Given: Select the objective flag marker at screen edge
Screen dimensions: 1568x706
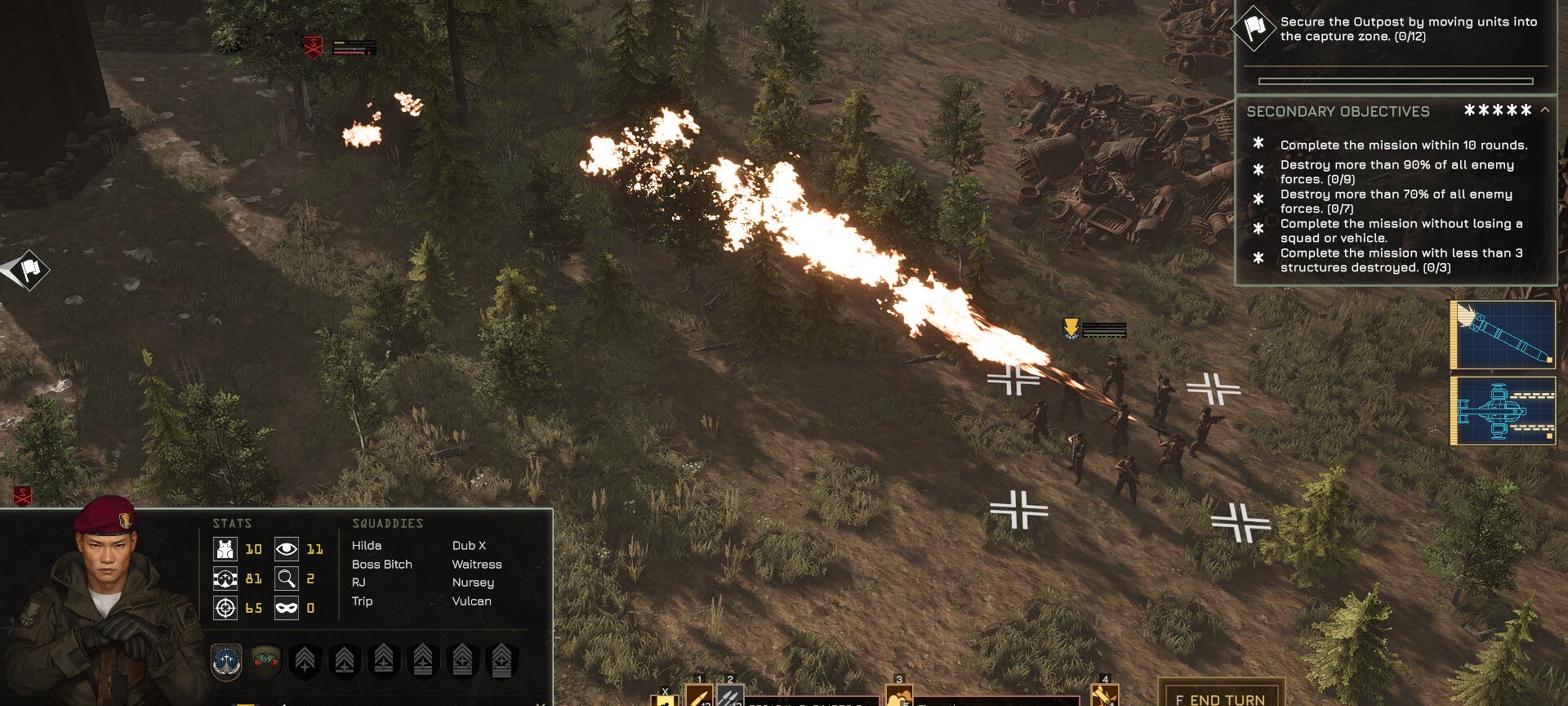Looking at the screenshot, I should pyautogui.click(x=29, y=269).
